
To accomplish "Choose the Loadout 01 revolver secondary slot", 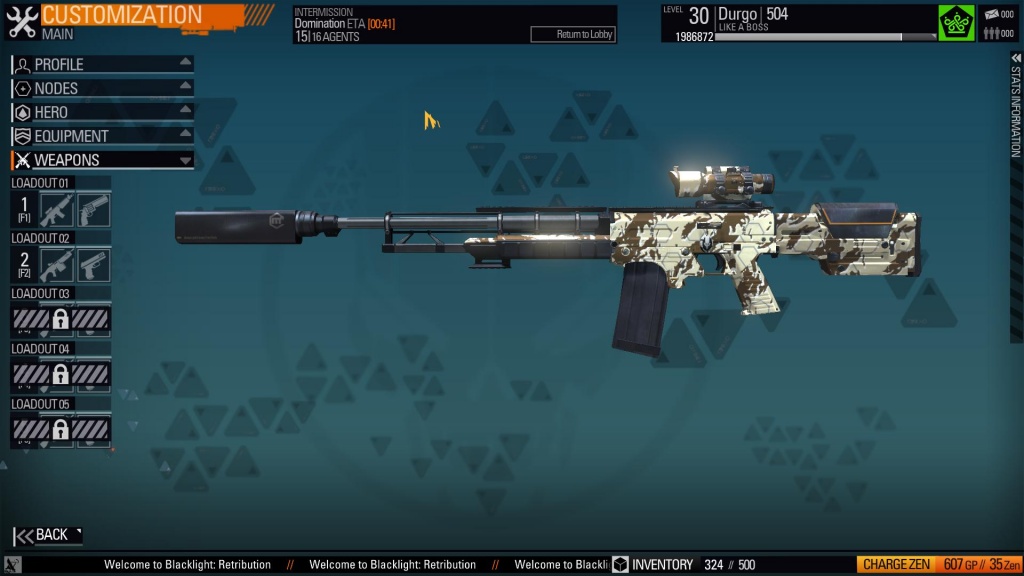I will (94, 210).
